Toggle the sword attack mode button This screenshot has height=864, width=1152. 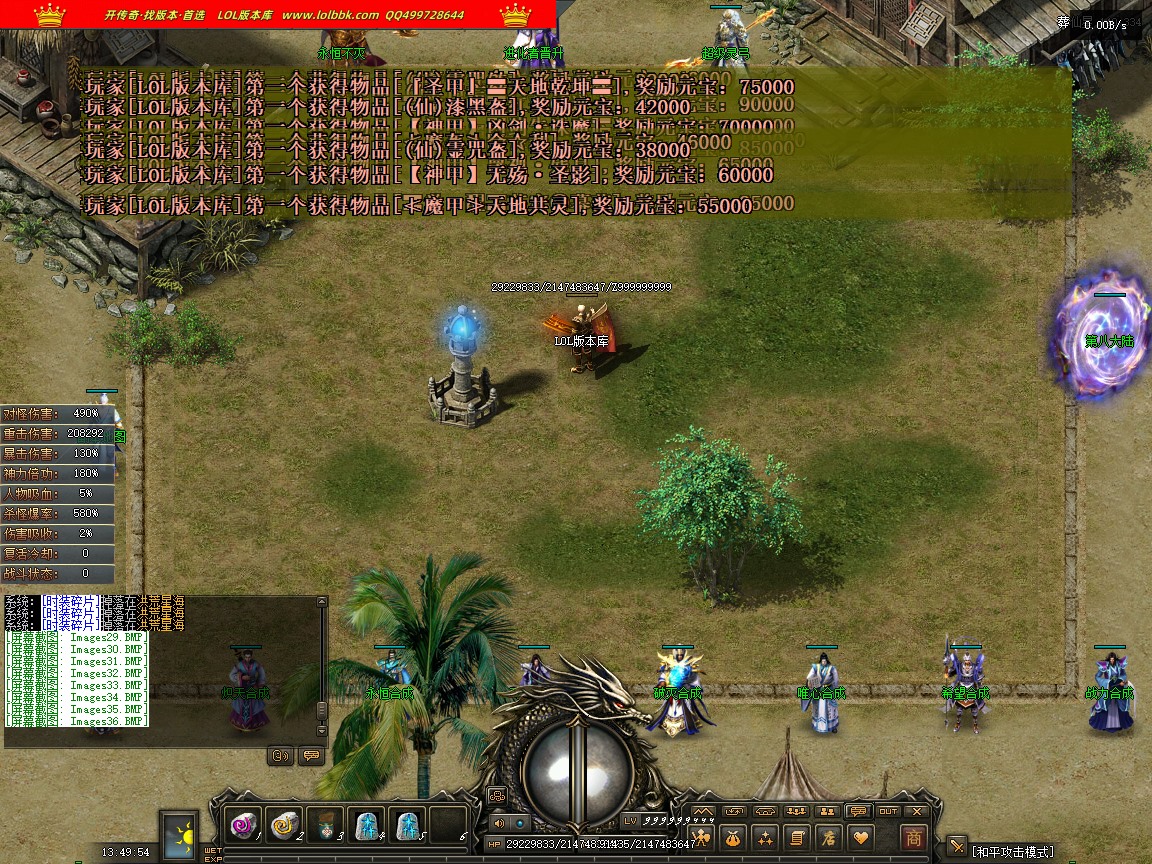pos(957,846)
